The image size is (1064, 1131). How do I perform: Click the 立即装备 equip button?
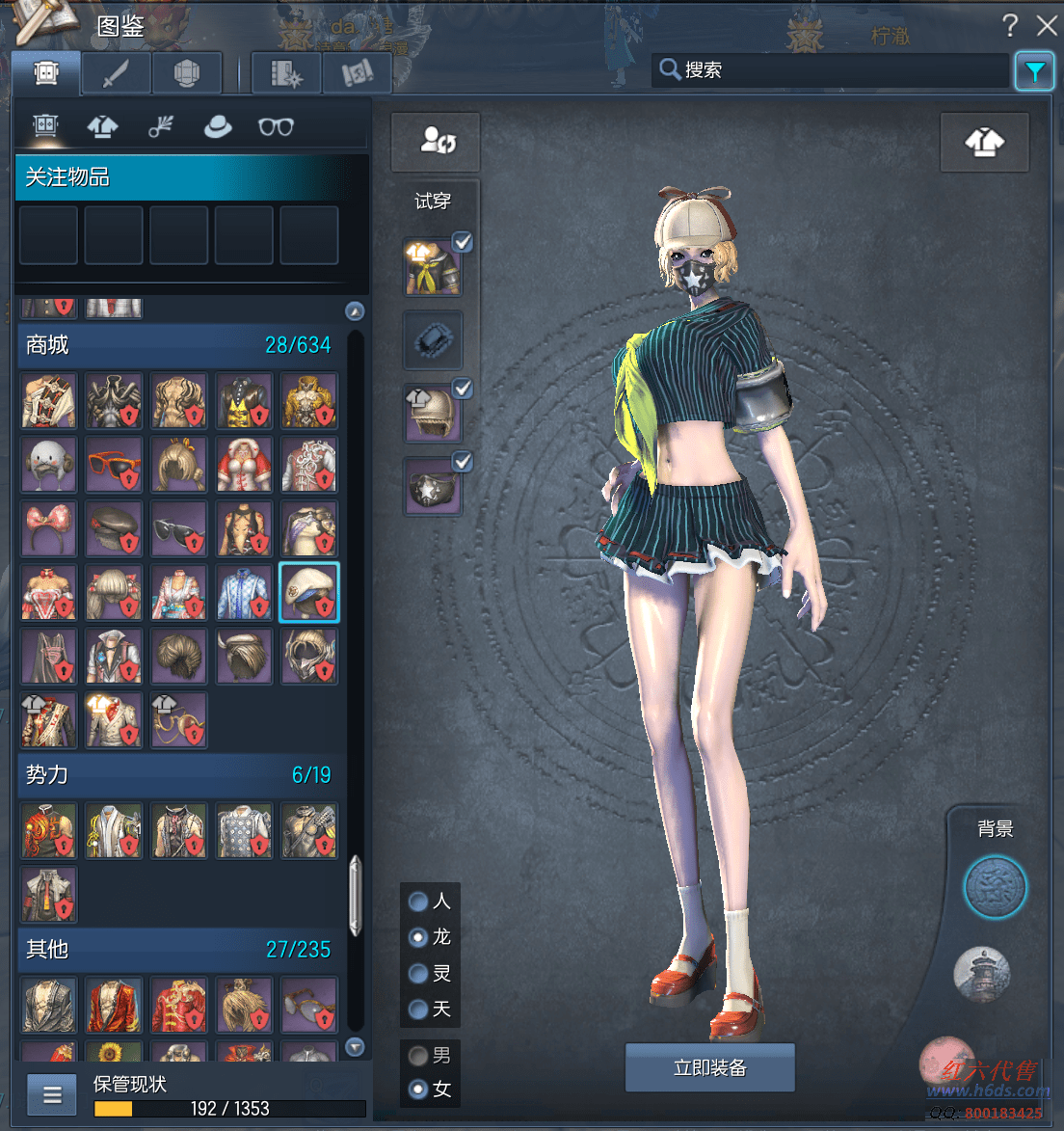[710, 1067]
